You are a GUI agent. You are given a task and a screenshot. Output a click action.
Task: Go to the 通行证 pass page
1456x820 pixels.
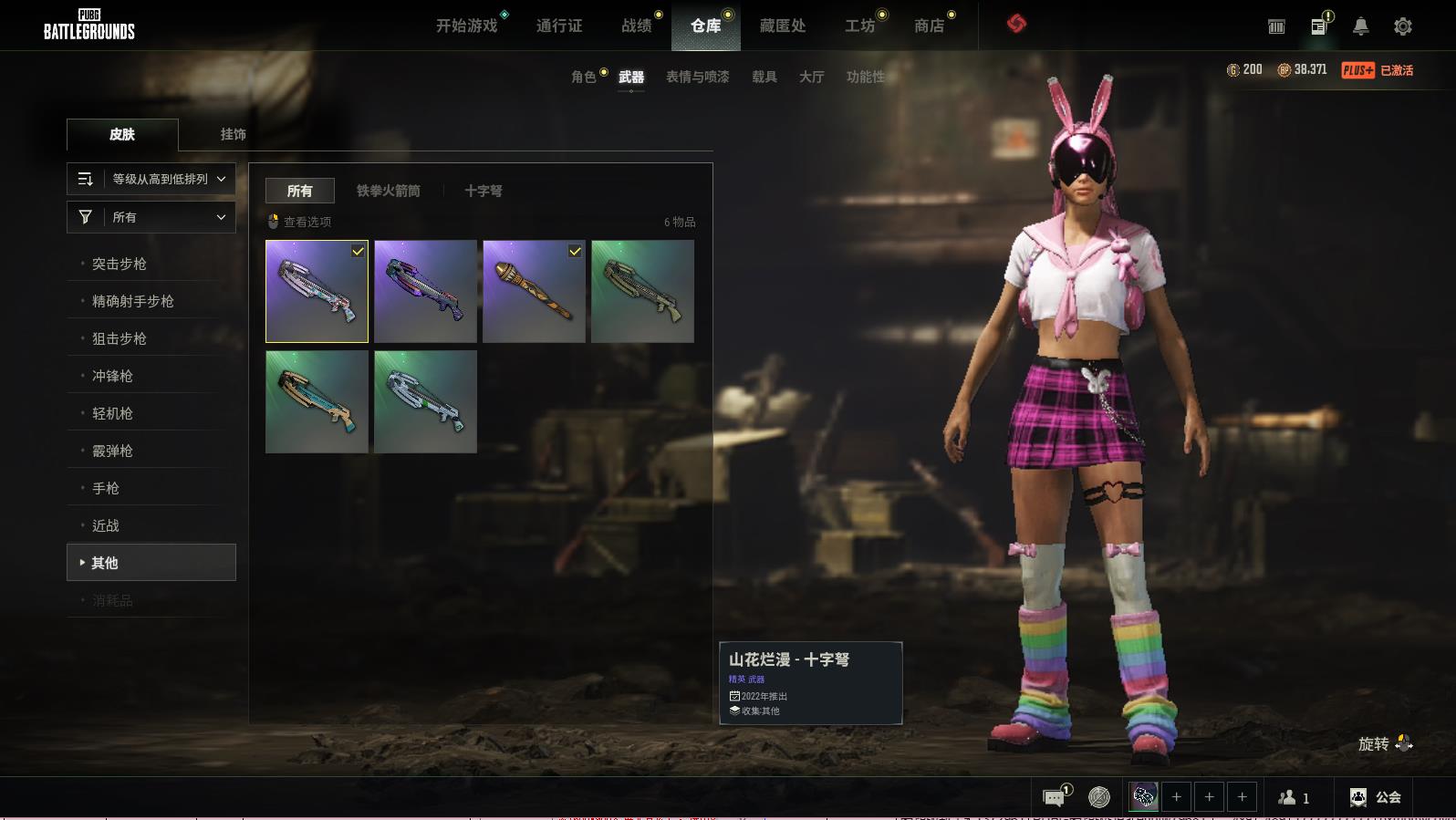[x=559, y=26]
